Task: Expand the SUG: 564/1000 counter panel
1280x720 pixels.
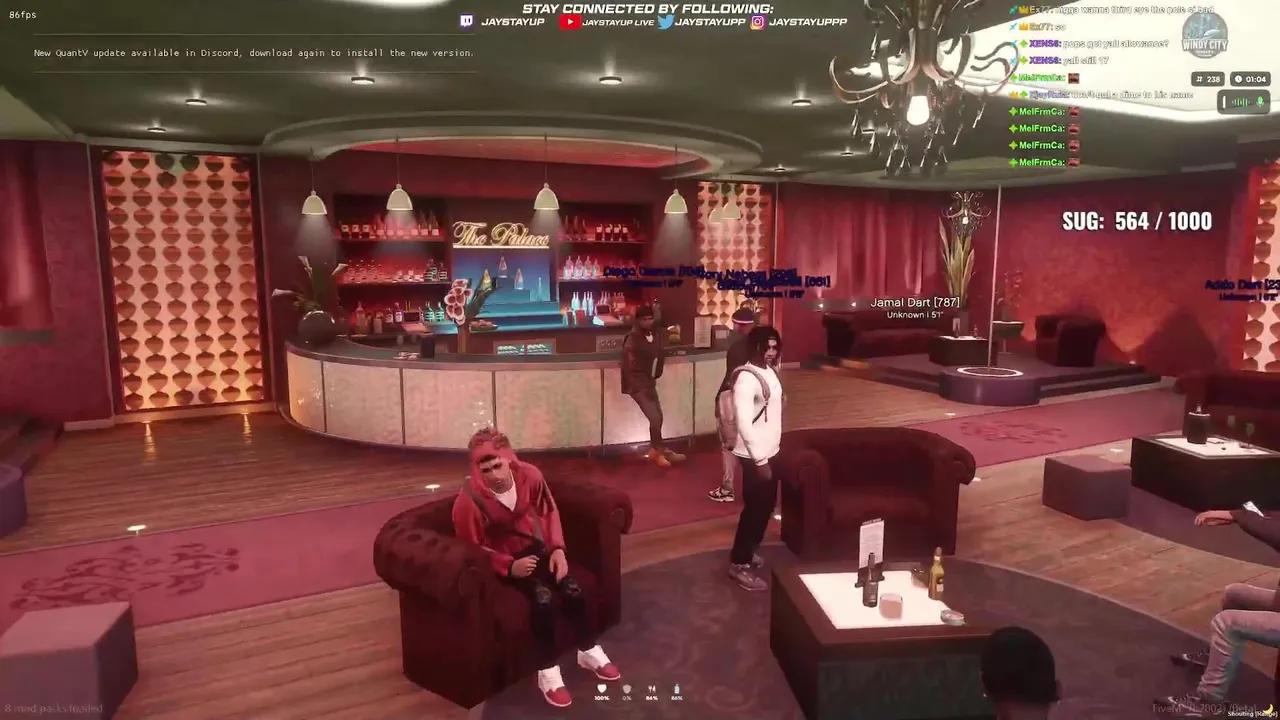Action: click(x=1136, y=221)
